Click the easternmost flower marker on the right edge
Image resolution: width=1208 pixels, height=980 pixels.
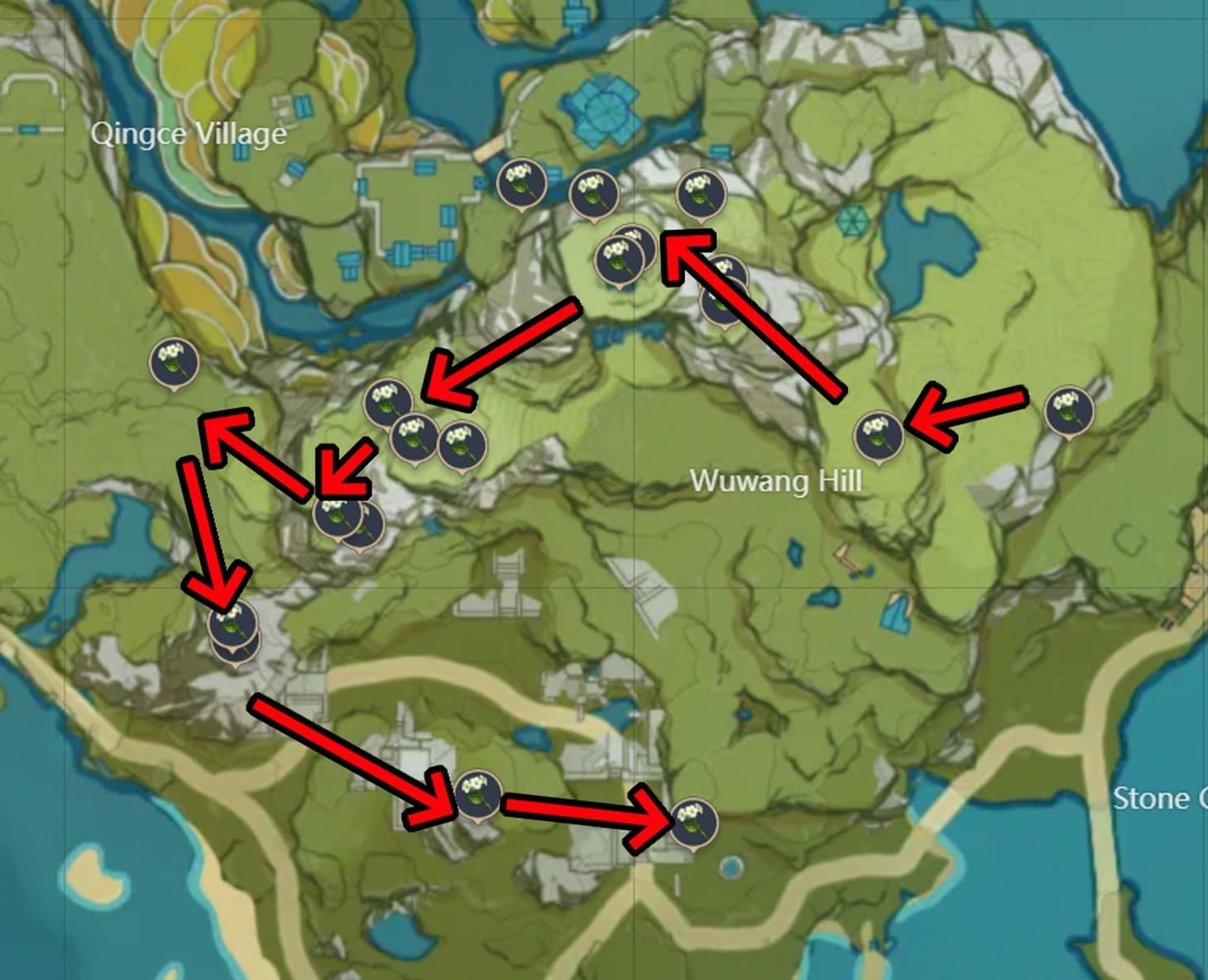[x=1069, y=409]
